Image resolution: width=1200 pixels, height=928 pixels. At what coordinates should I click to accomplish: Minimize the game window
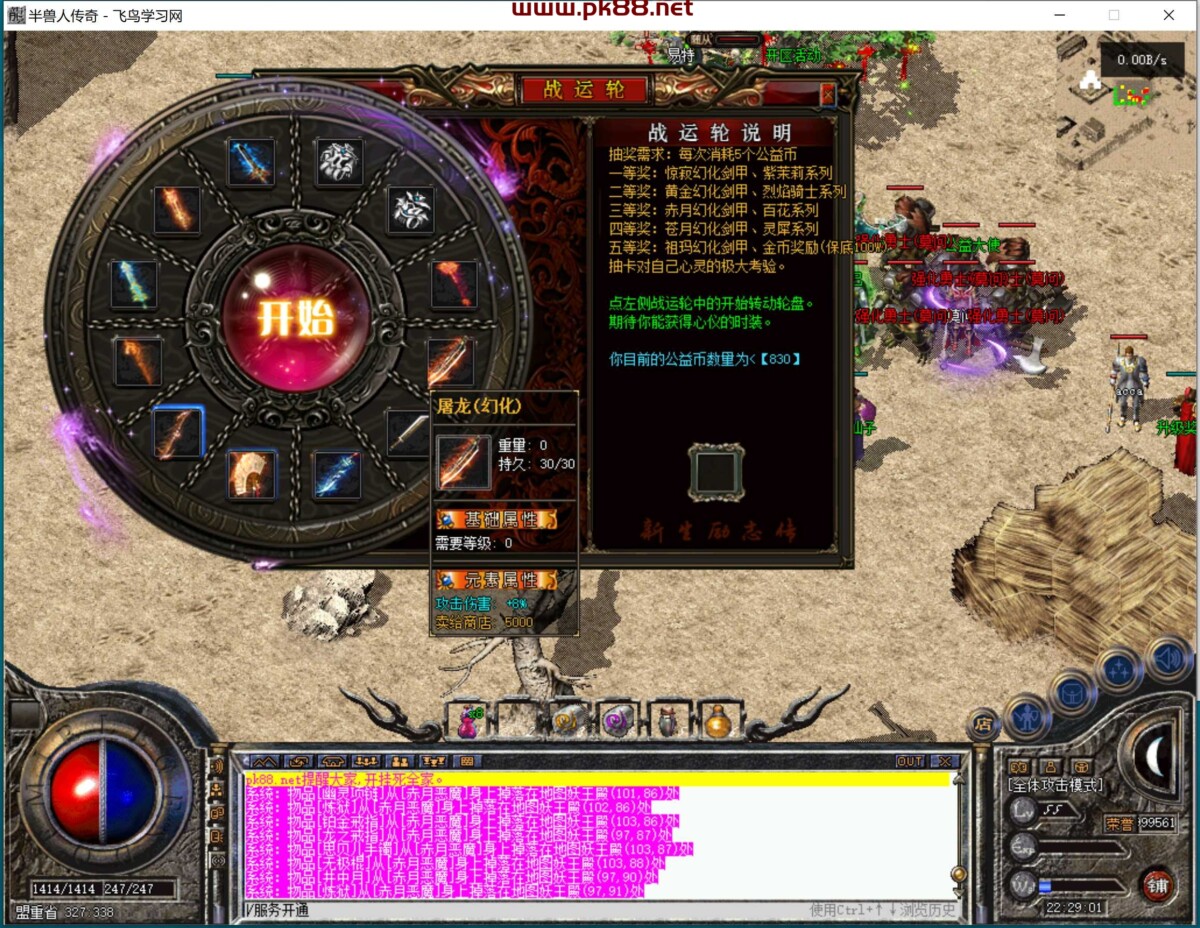pos(1061,15)
